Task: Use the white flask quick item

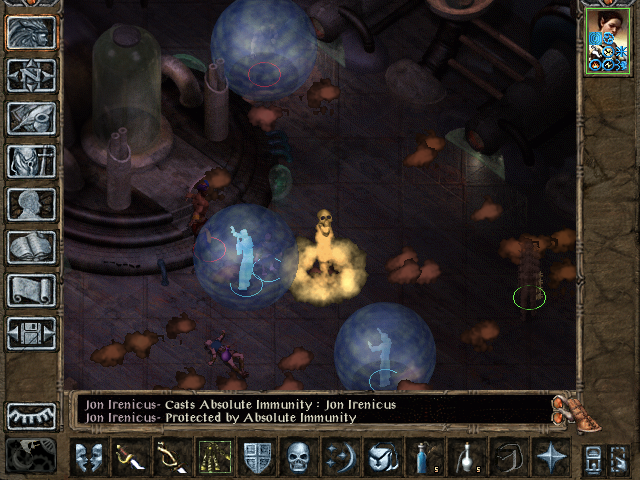Action: pyautogui.click(x=465, y=457)
